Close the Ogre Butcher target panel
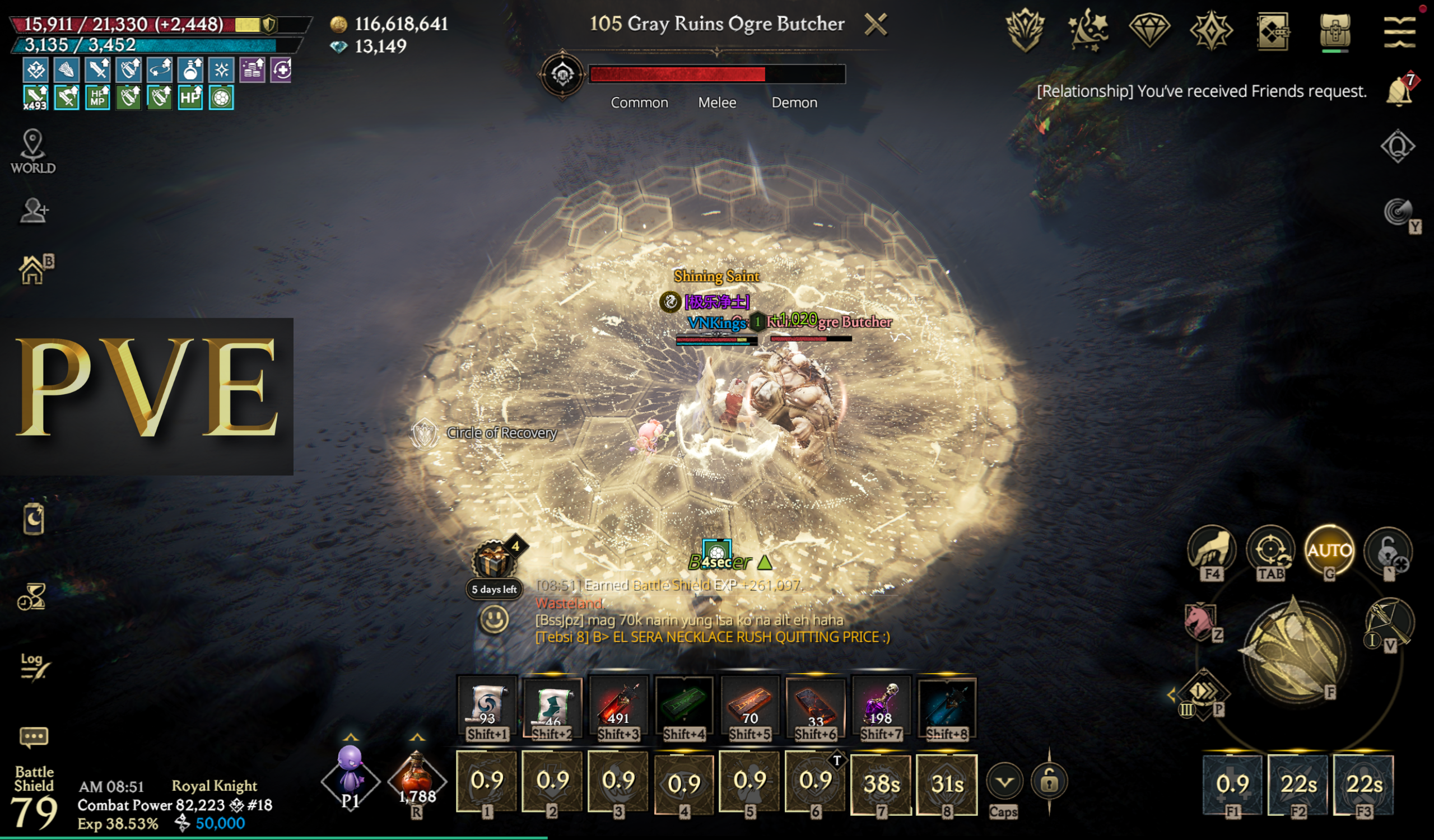This screenshot has height=840, width=1434. [875, 25]
